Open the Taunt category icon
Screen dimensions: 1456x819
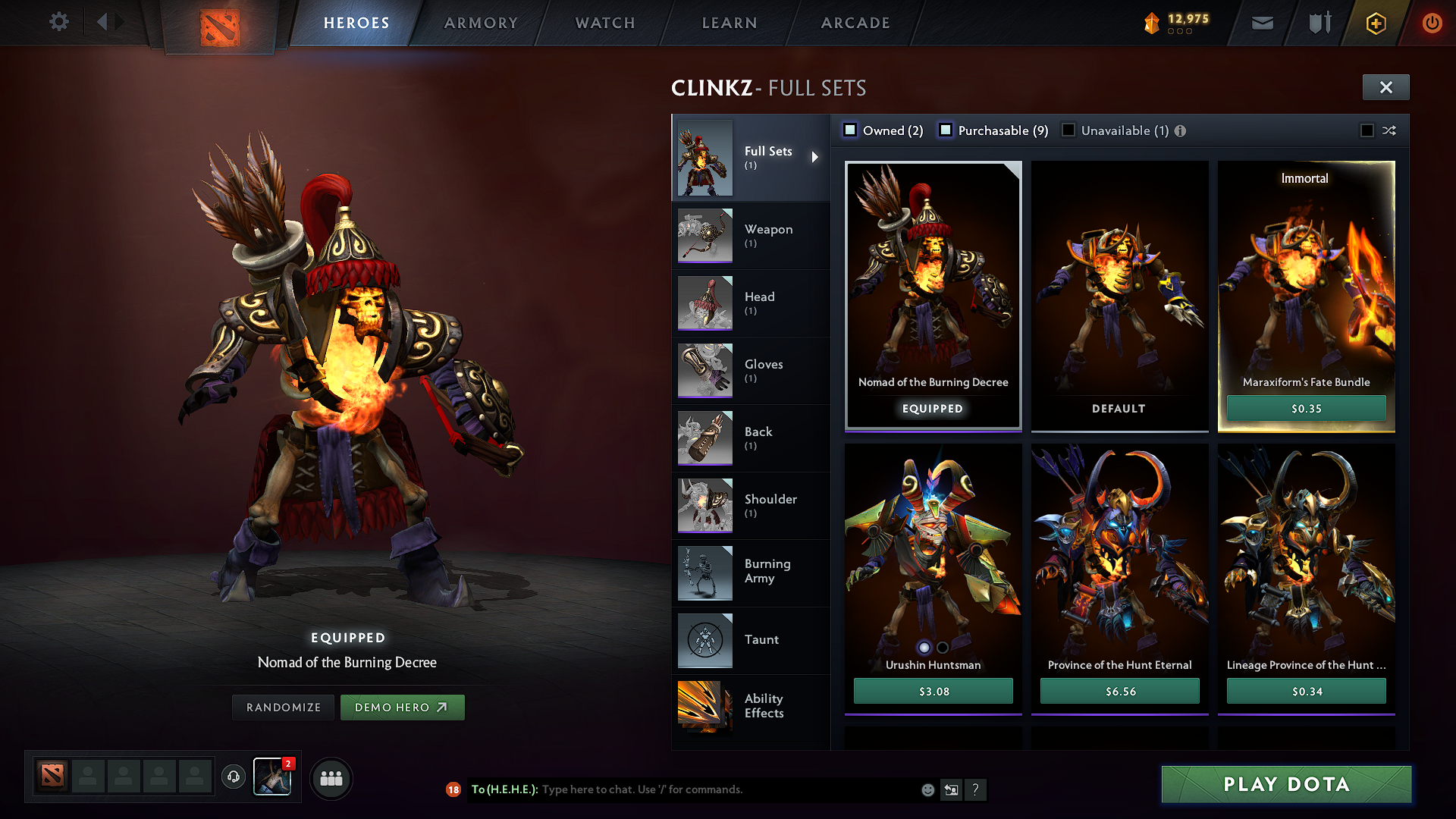coord(704,640)
